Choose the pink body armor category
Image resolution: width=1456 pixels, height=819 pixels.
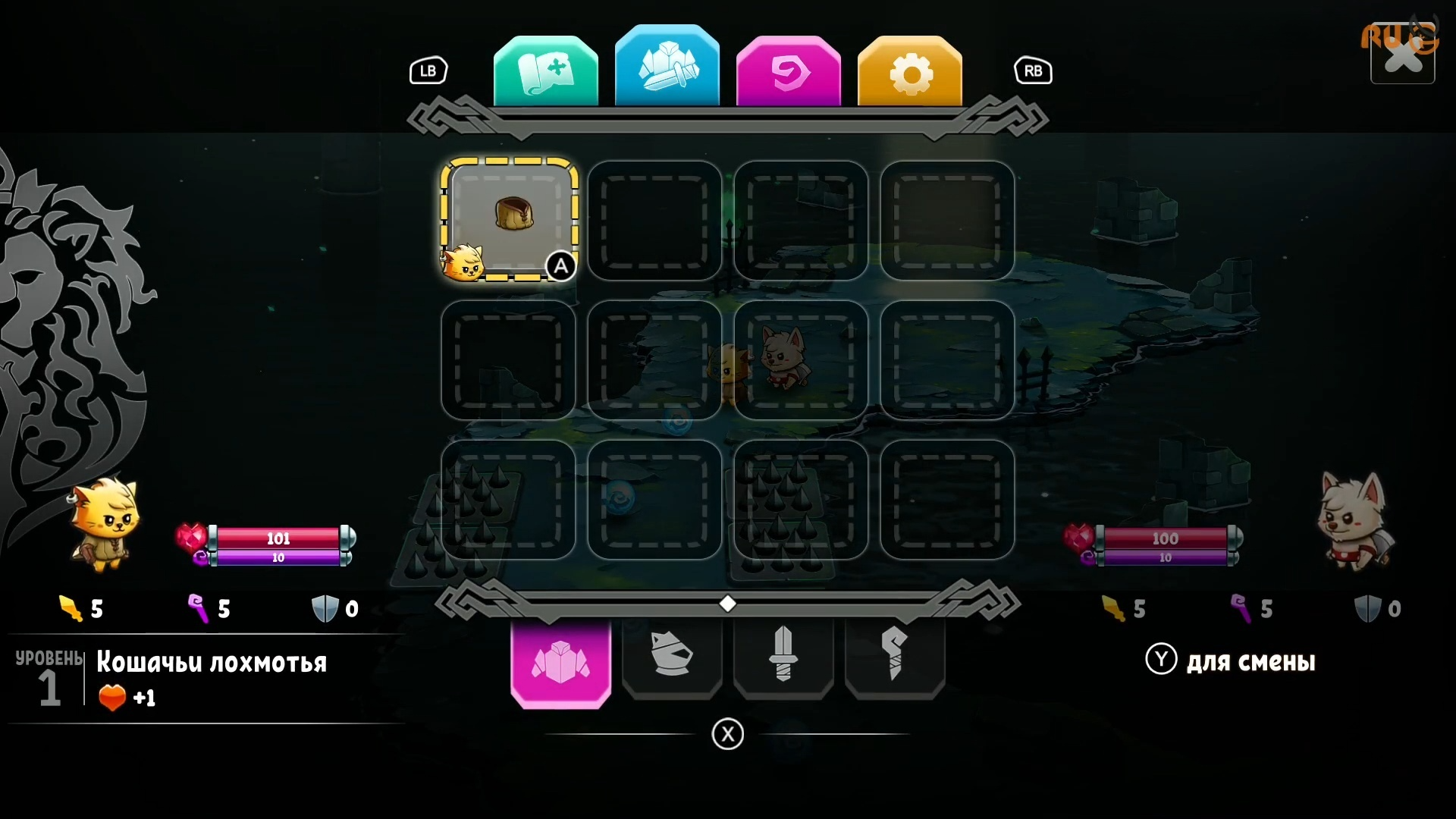pyautogui.click(x=560, y=661)
